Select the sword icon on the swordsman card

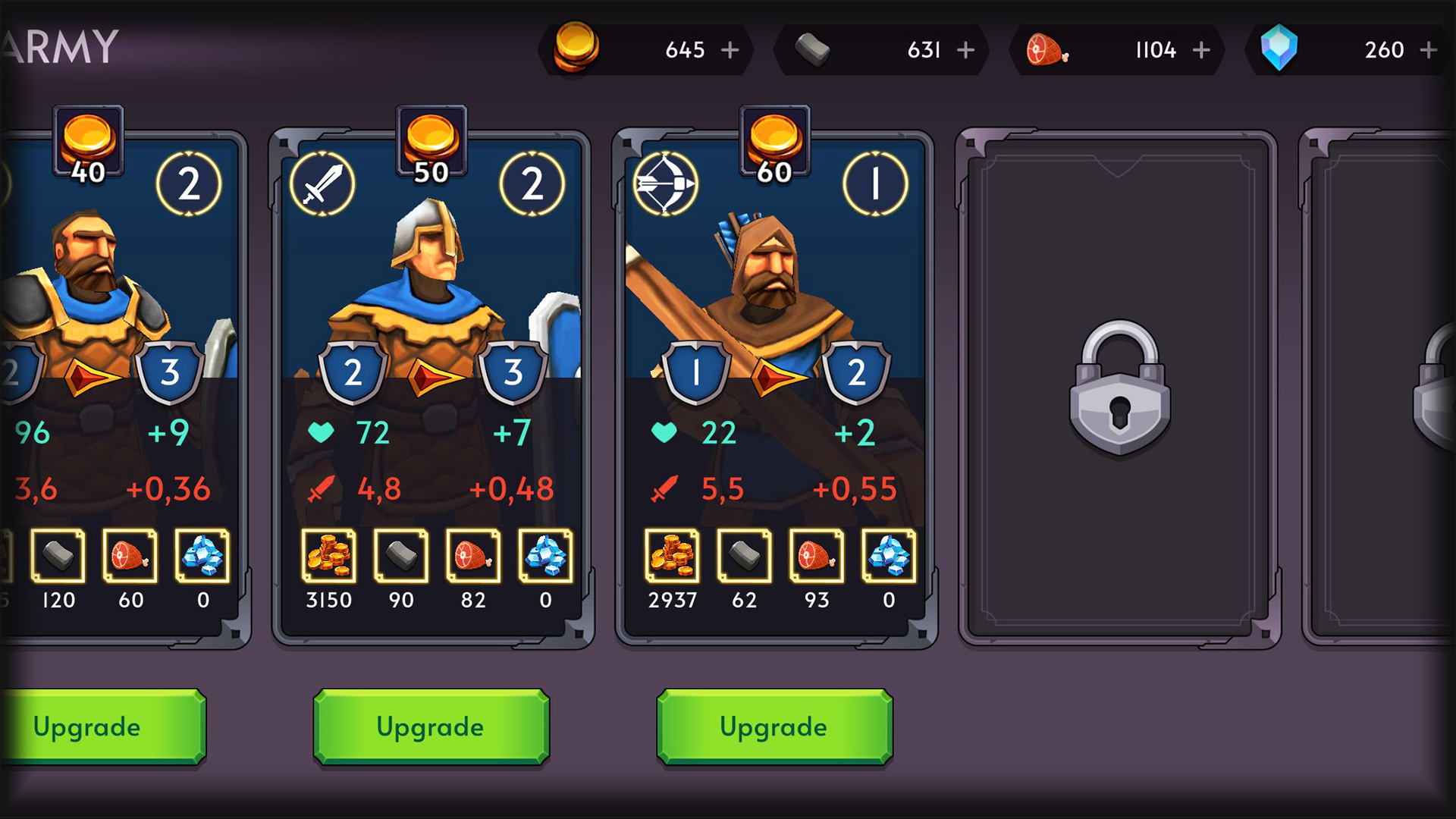tap(322, 184)
